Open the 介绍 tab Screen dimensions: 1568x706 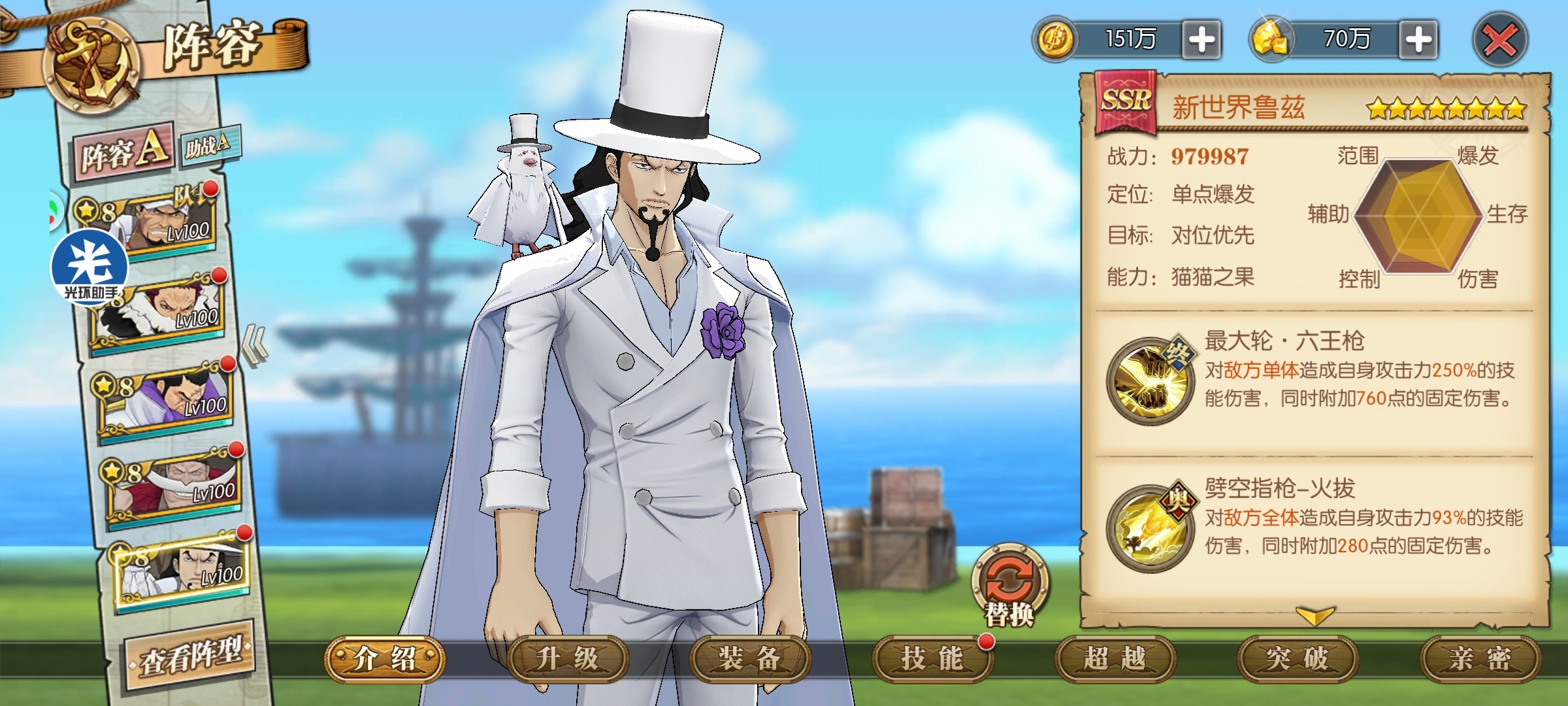pos(385,659)
